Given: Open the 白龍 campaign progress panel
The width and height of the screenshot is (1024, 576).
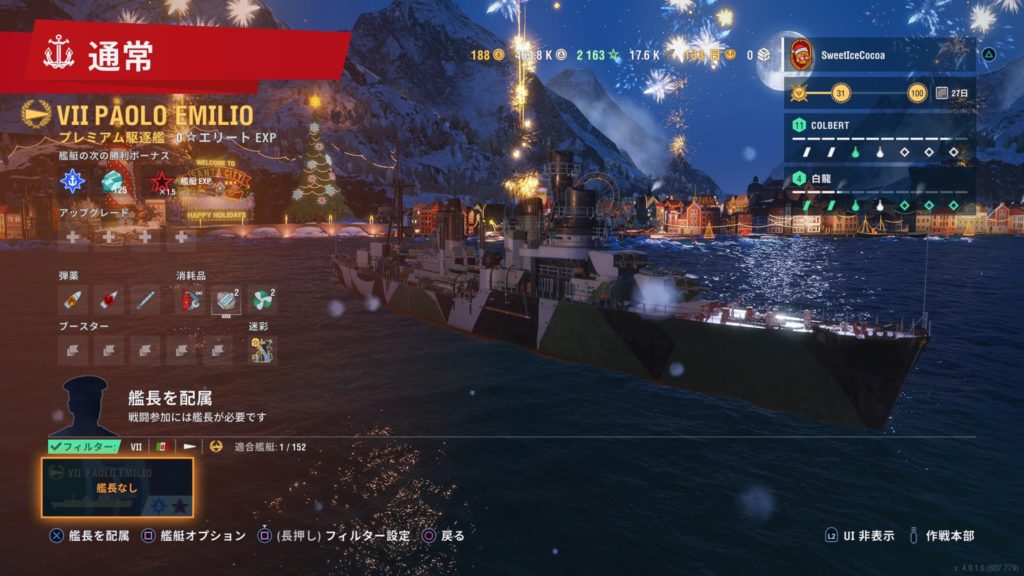Looking at the screenshot, I should (x=880, y=192).
